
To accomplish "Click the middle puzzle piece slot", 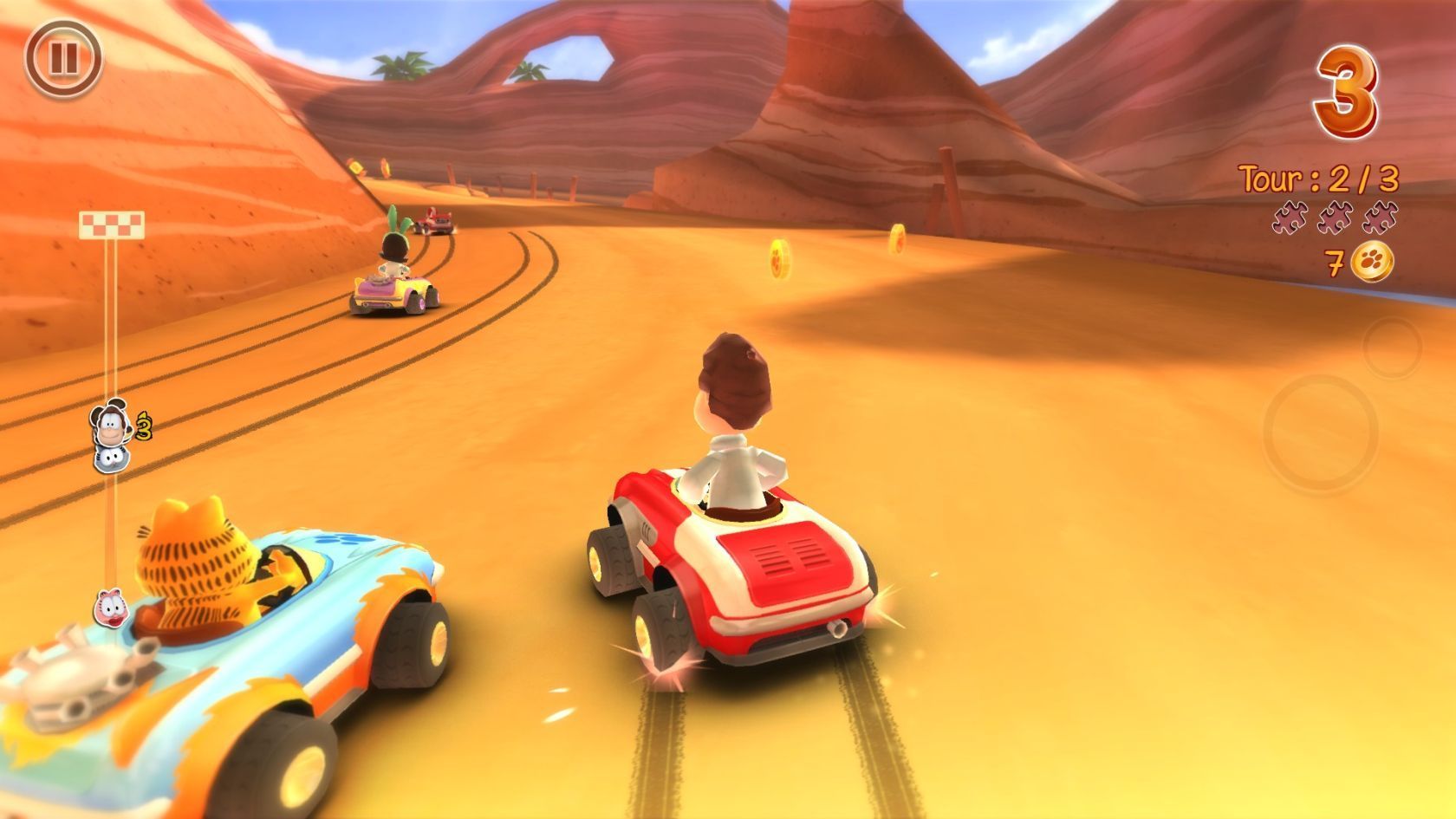I will click(x=1335, y=218).
